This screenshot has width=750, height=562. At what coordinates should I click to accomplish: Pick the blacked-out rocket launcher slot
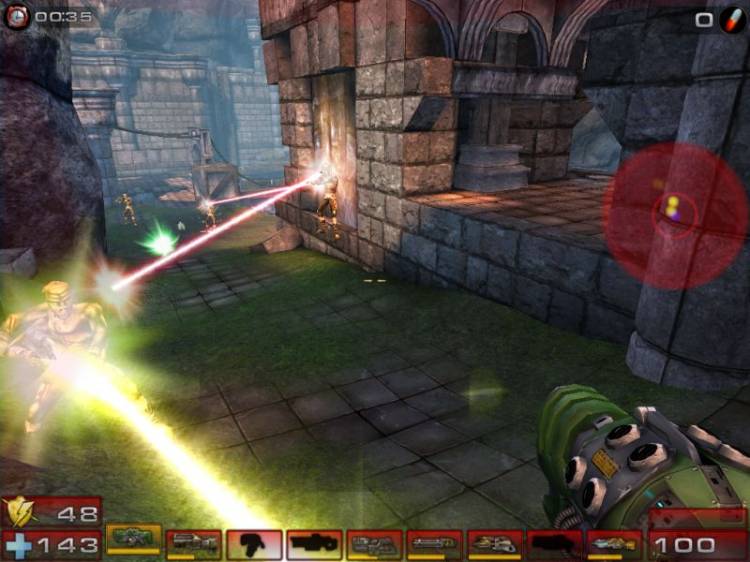pyautogui.click(x=555, y=544)
